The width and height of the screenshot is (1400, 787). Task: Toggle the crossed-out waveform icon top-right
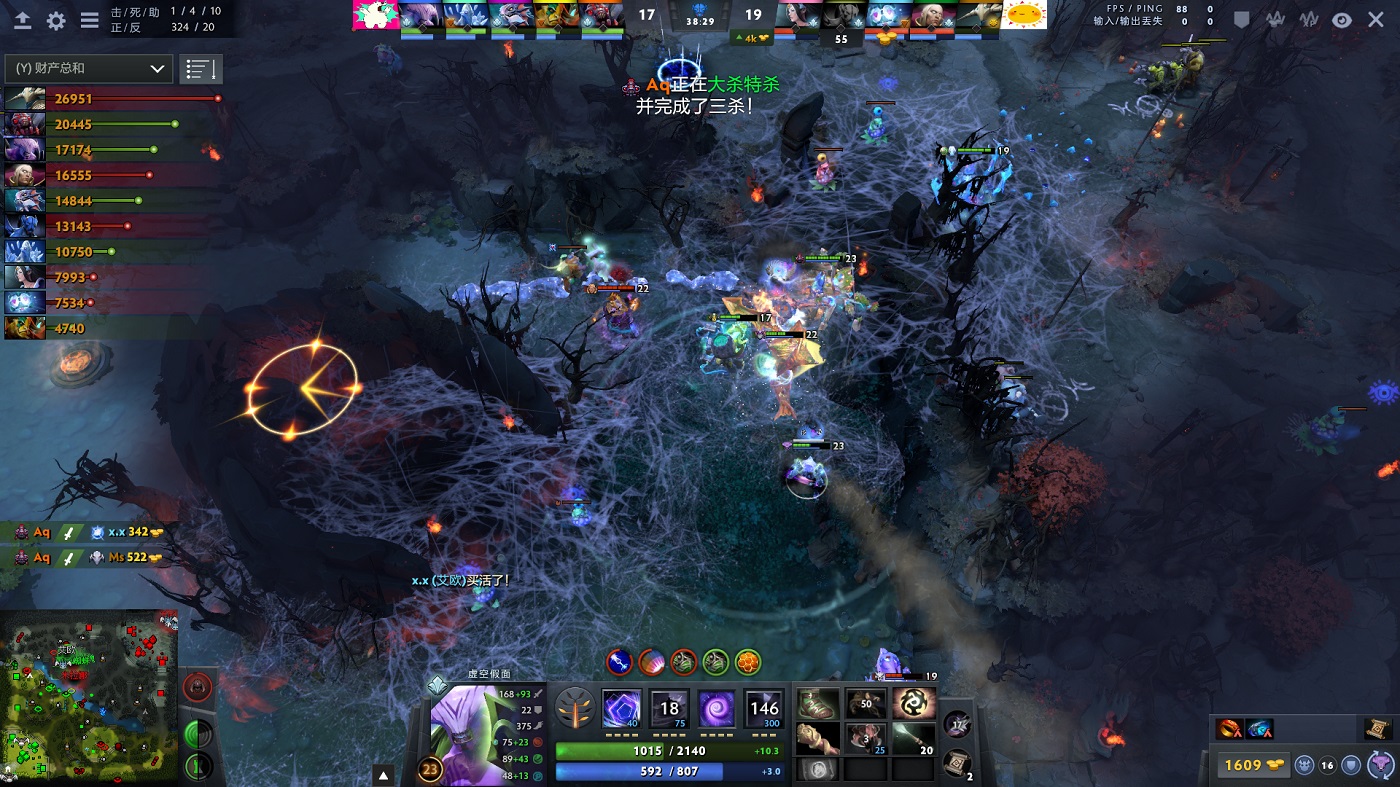pyautogui.click(x=1309, y=19)
